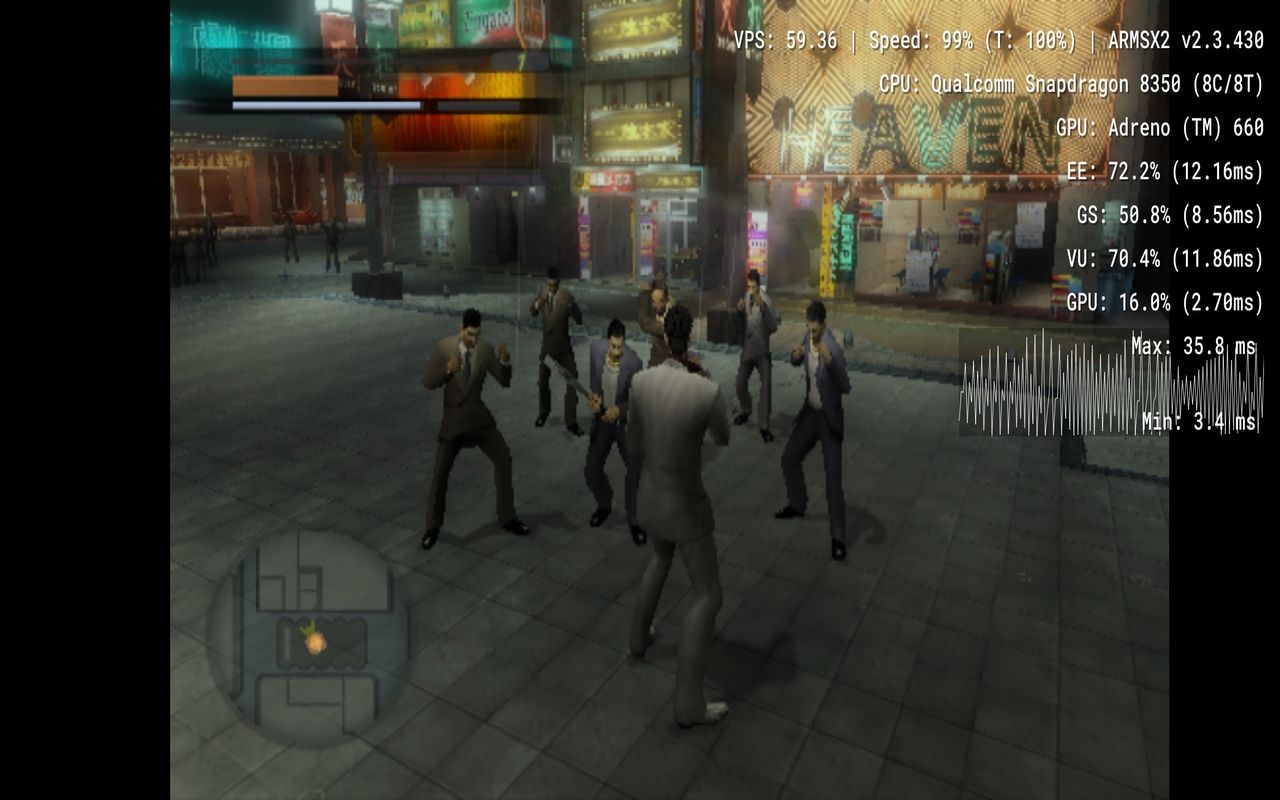This screenshot has width=1280, height=800.
Task: Select the orange player marker on the minimap
Action: (315, 642)
